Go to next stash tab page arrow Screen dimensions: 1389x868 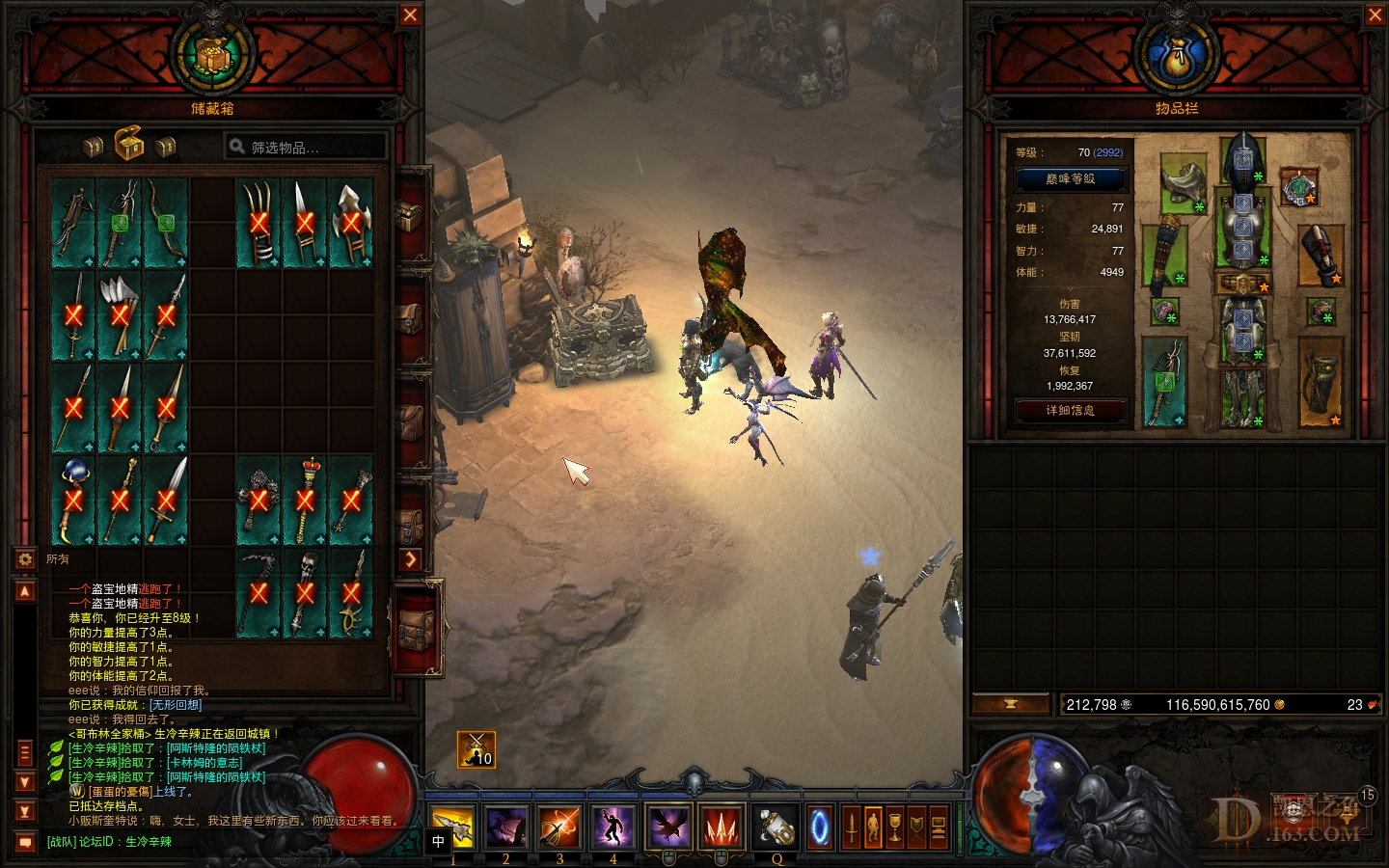coord(411,558)
